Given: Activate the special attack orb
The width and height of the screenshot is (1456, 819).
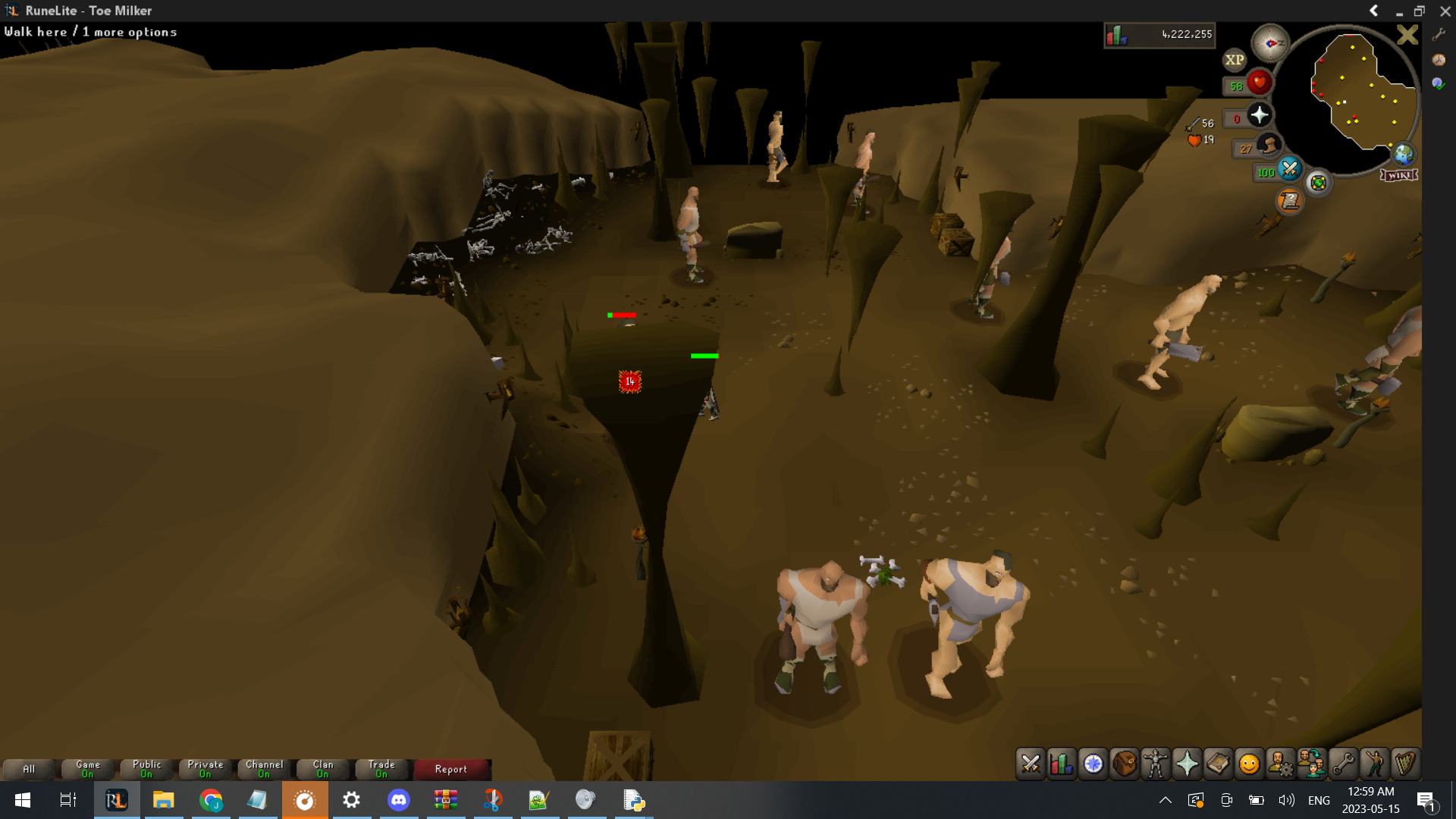Looking at the screenshot, I should pos(1289,169).
